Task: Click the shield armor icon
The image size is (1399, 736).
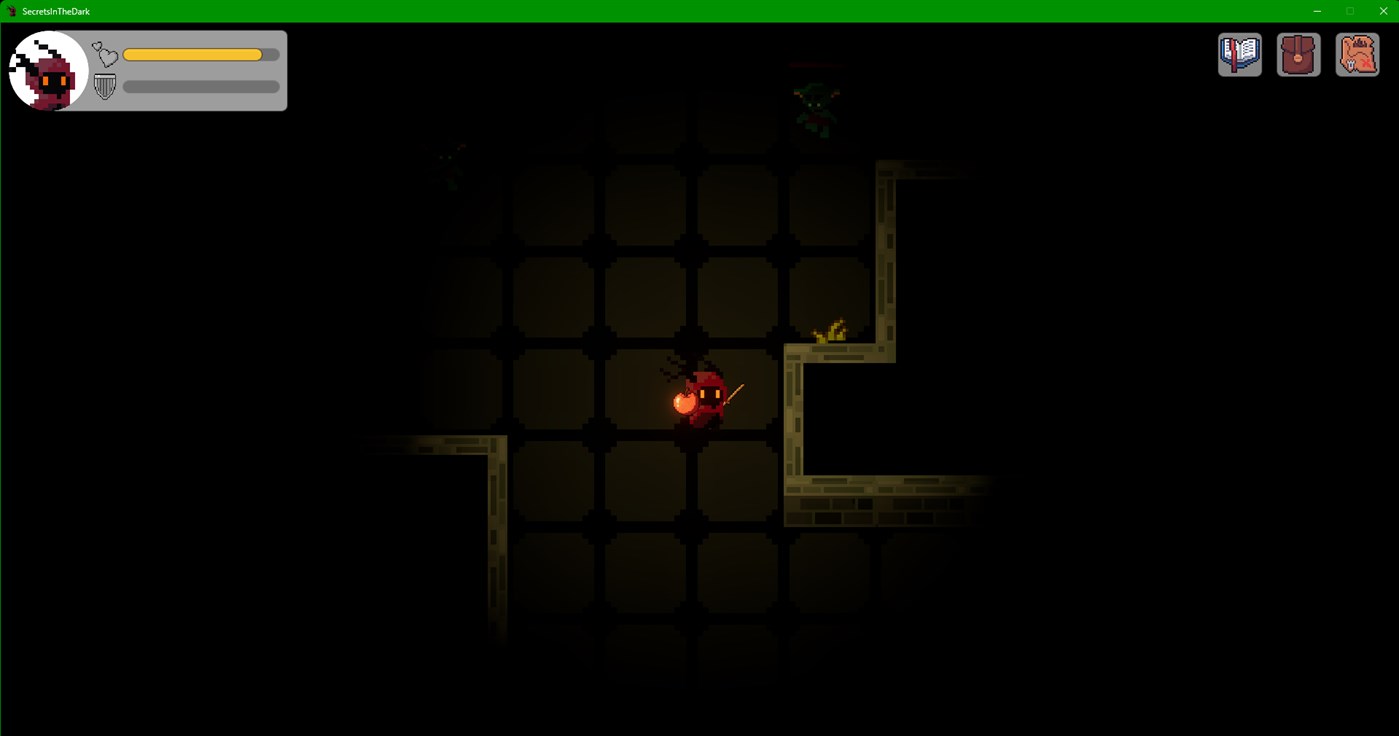Action: (x=103, y=86)
